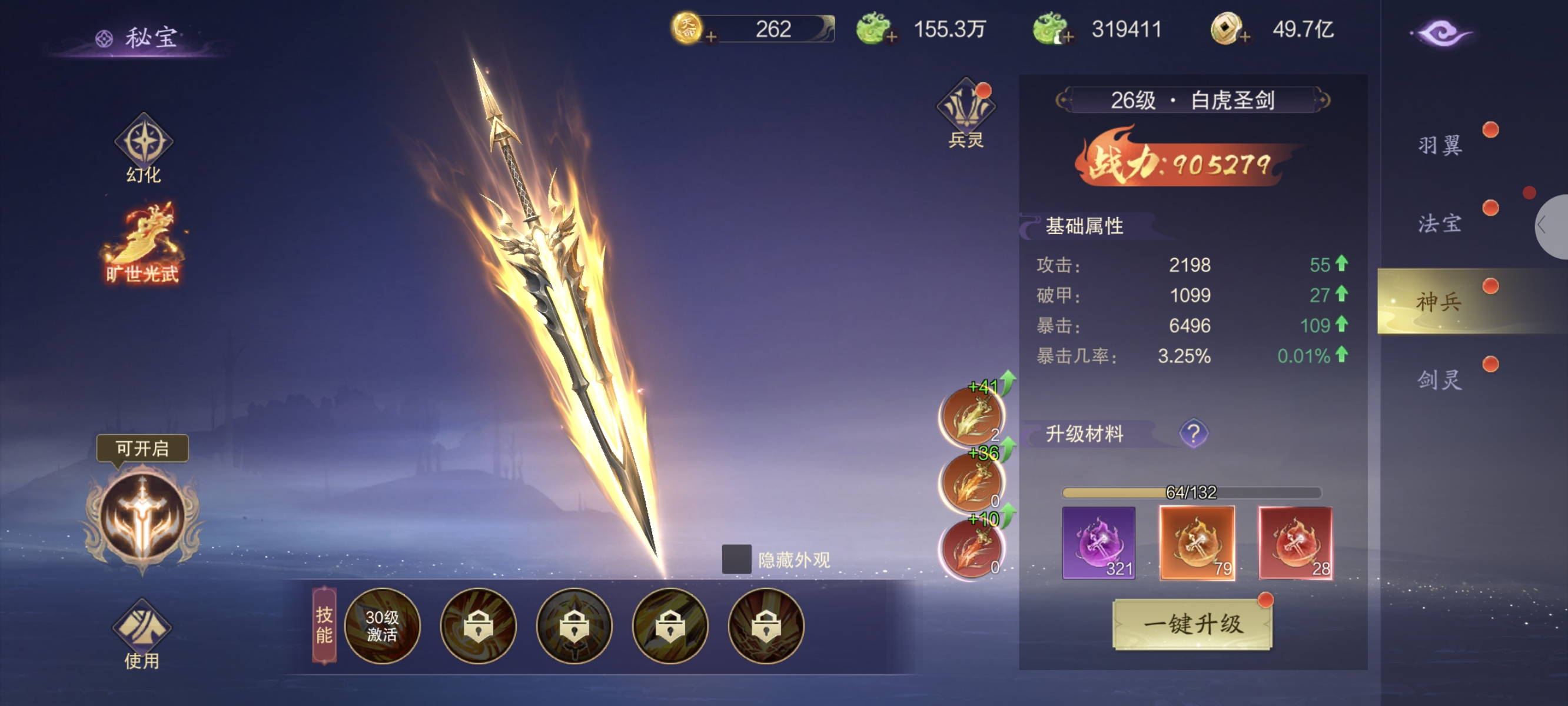Select the purple upgrade material with 321

1098,542
